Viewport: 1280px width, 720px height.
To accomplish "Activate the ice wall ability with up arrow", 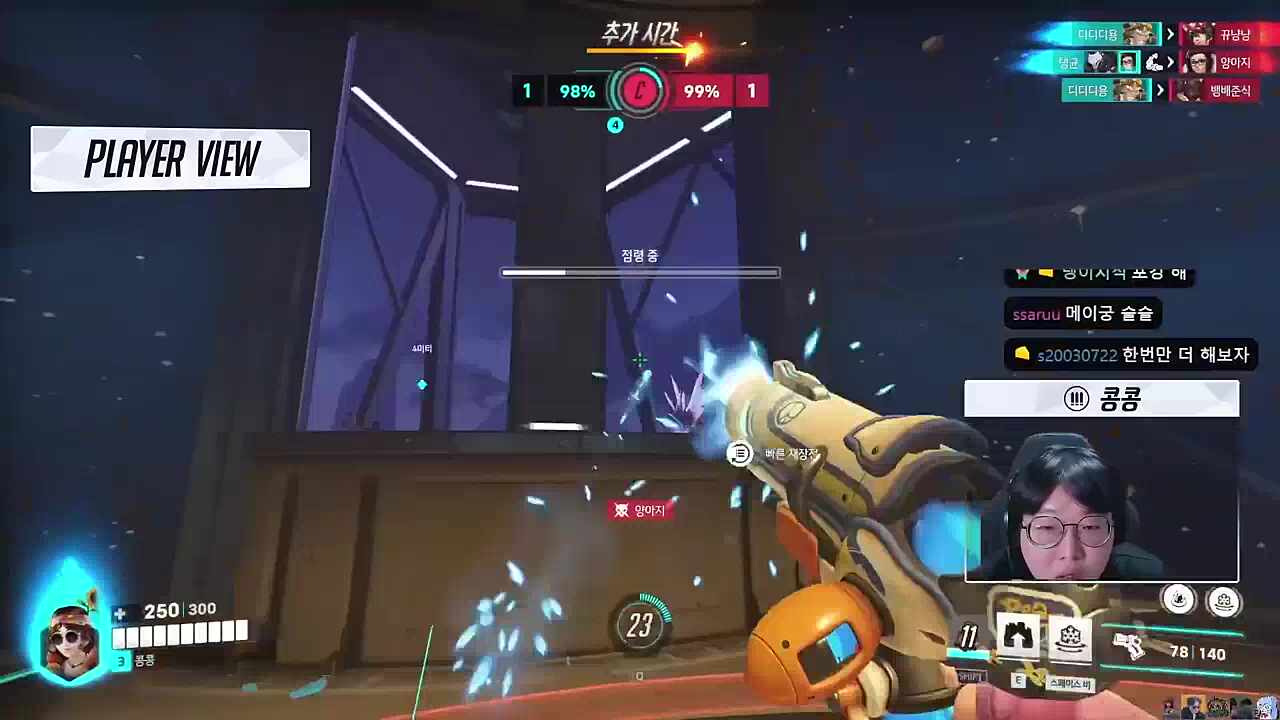I will [1019, 636].
